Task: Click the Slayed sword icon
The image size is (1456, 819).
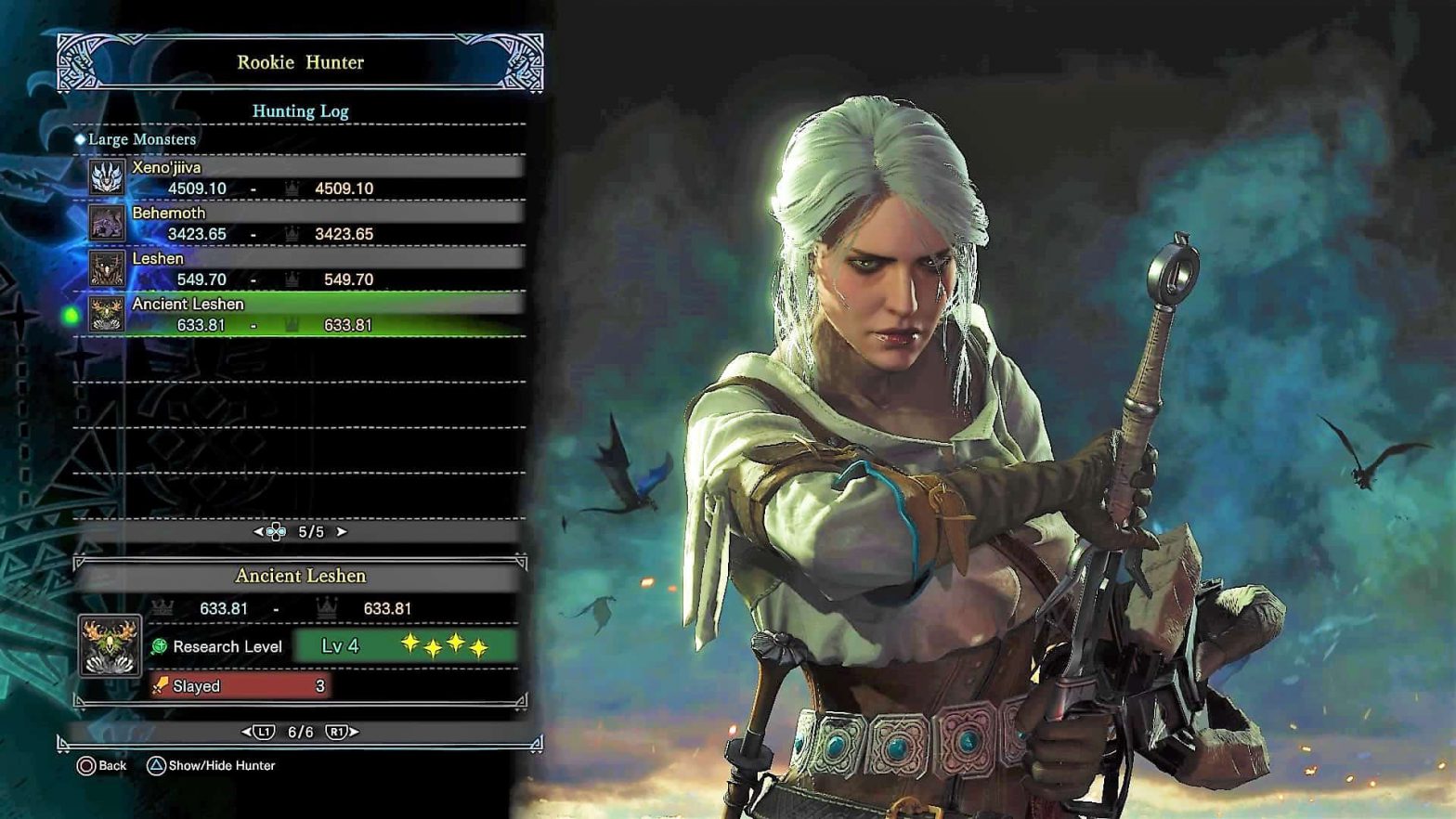Action: point(160,686)
